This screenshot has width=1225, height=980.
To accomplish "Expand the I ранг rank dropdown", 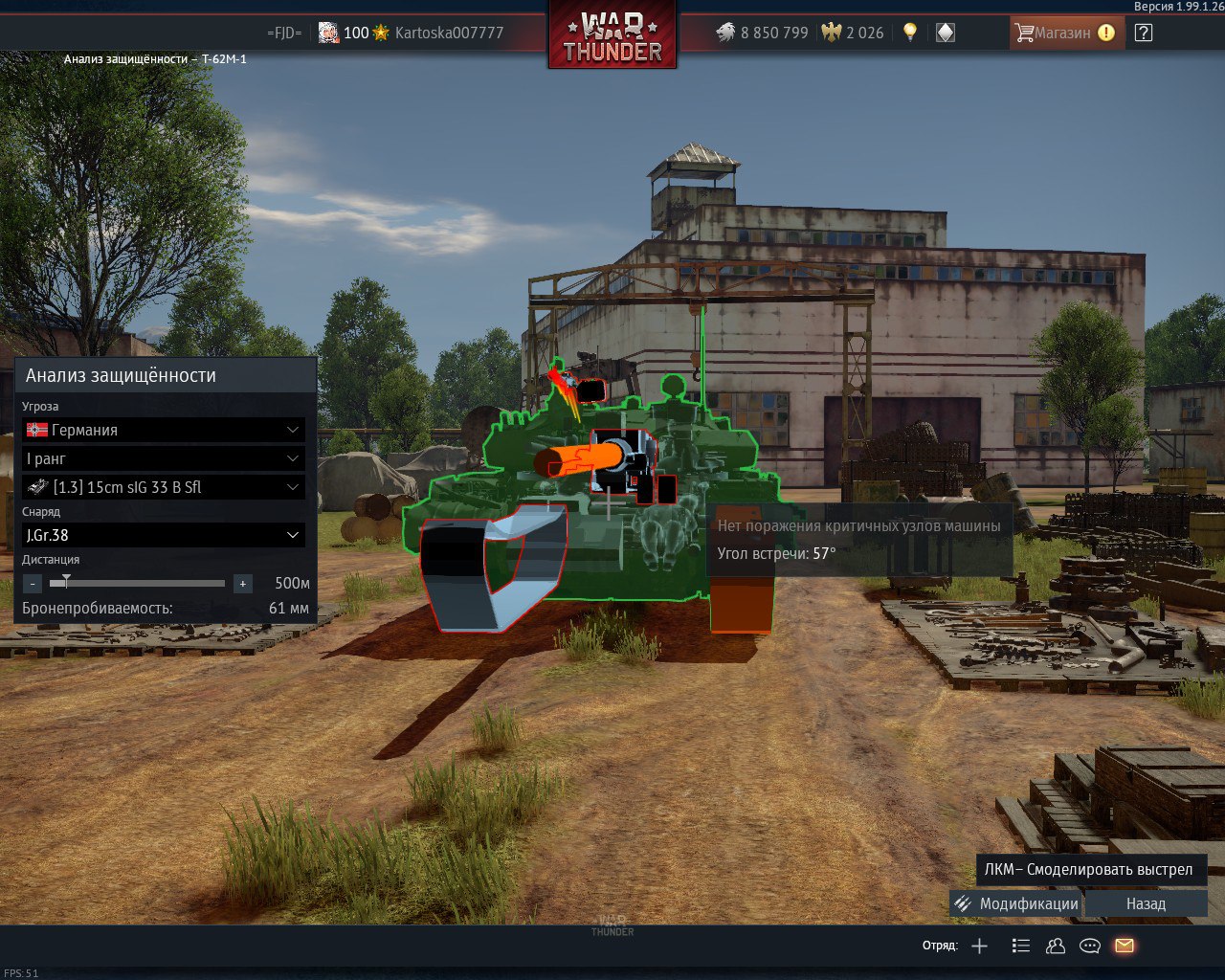I will tap(163, 459).
